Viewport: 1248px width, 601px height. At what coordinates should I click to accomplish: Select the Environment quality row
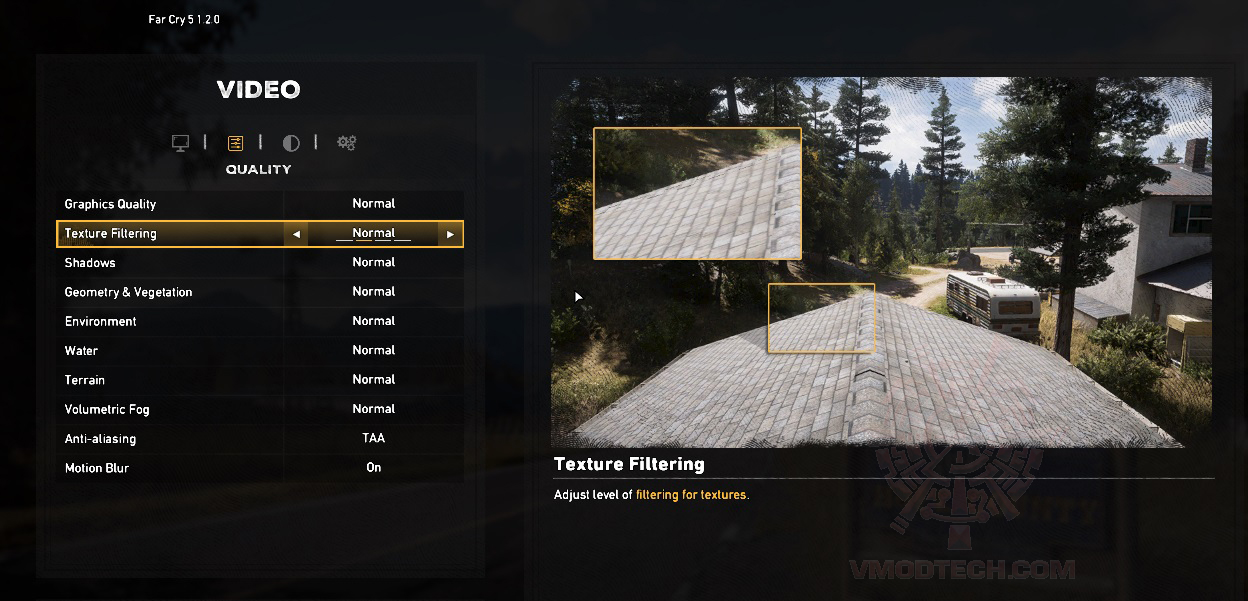click(260, 321)
